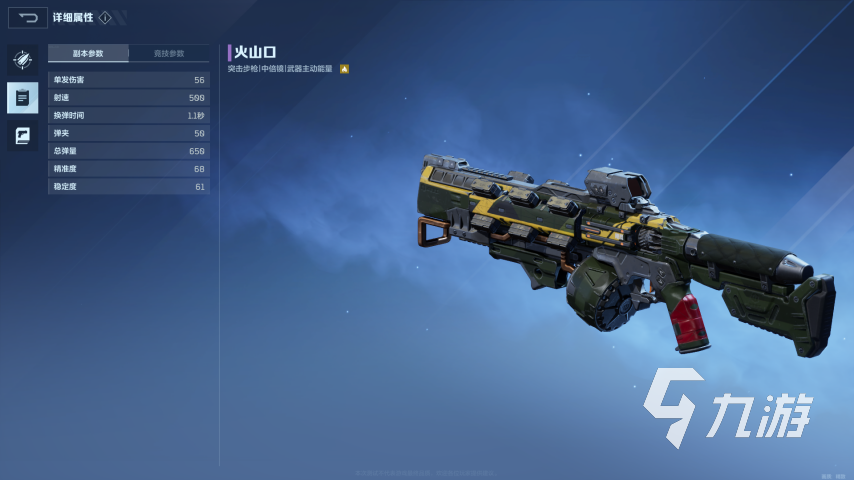This screenshot has height=480, width=854.
Task: Click the orange energy element icon
Action: (344, 69)
